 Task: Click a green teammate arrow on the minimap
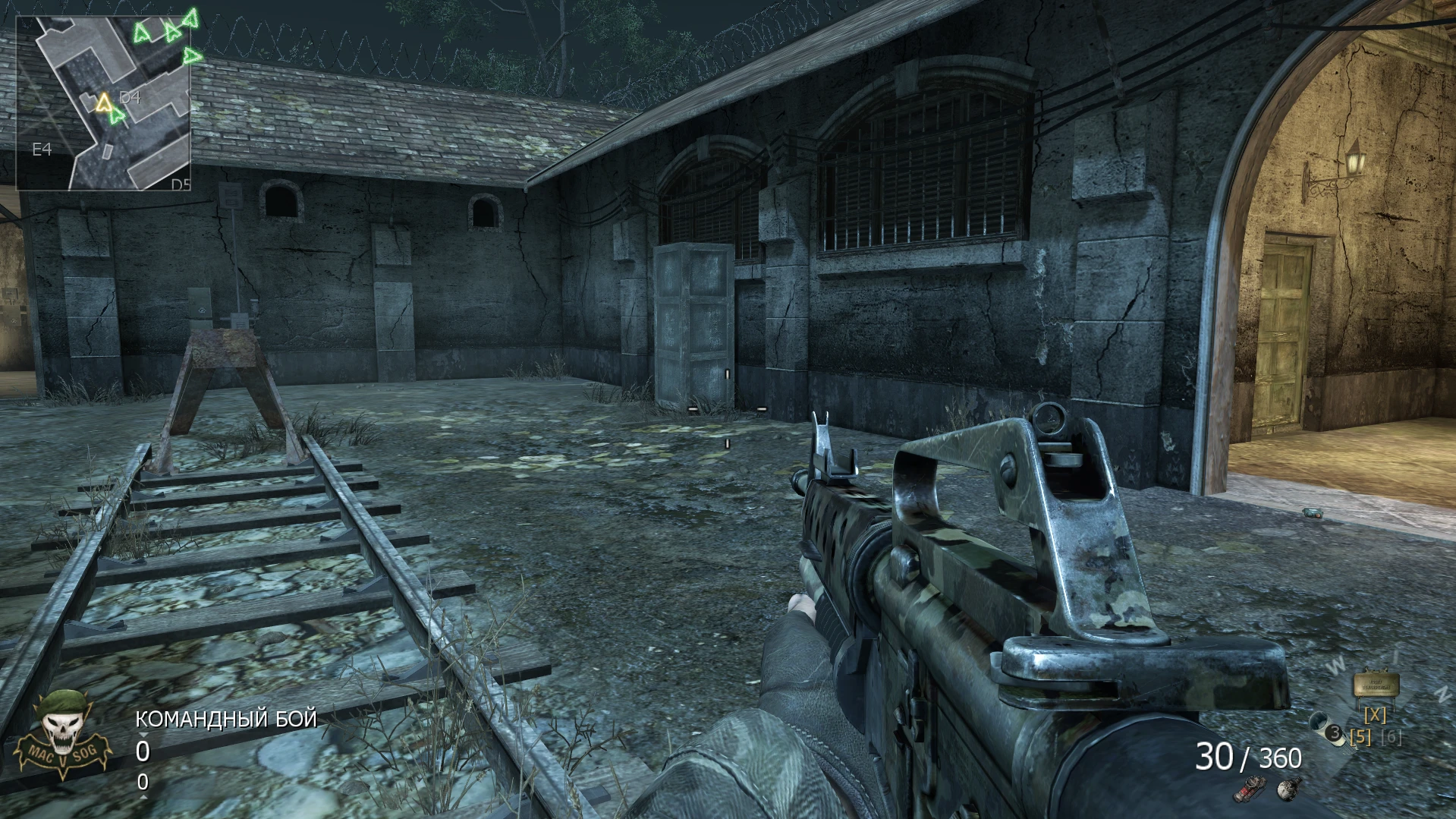(x=141, y=33)
